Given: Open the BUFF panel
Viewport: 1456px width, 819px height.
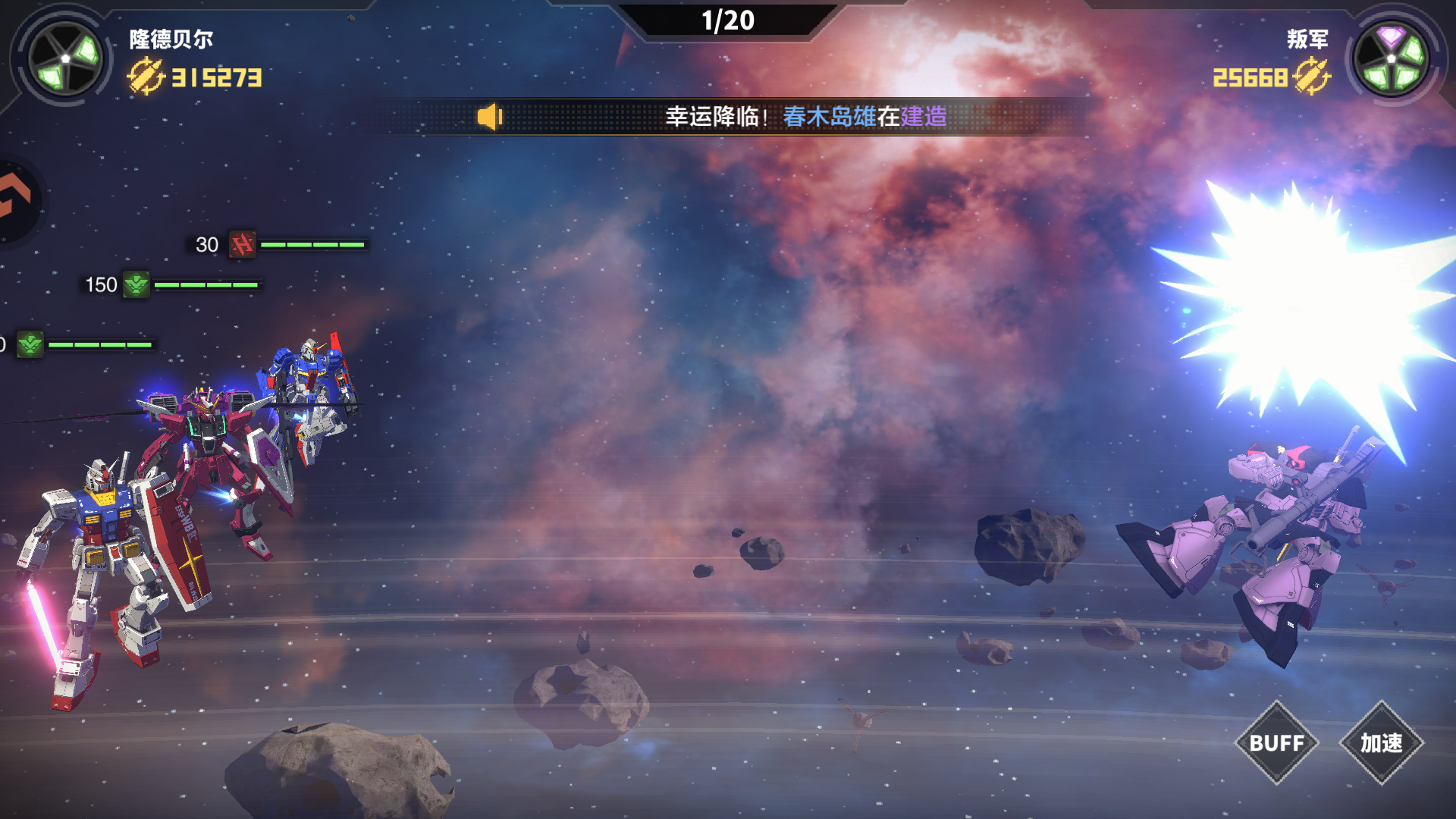Looking at the screenshot, I should click(1277, 743).
